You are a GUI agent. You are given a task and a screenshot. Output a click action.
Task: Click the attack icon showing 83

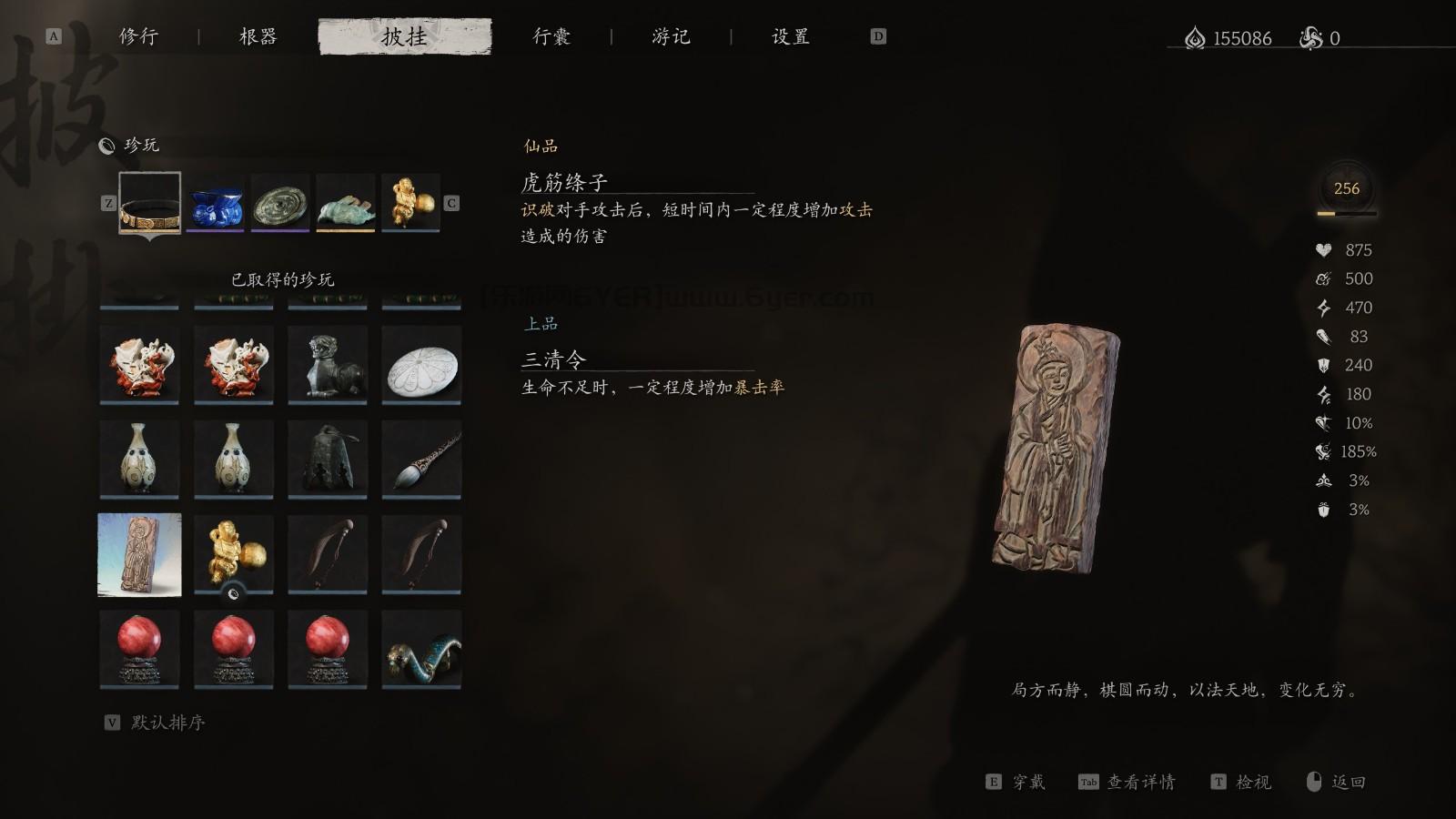coord(1323,337)
